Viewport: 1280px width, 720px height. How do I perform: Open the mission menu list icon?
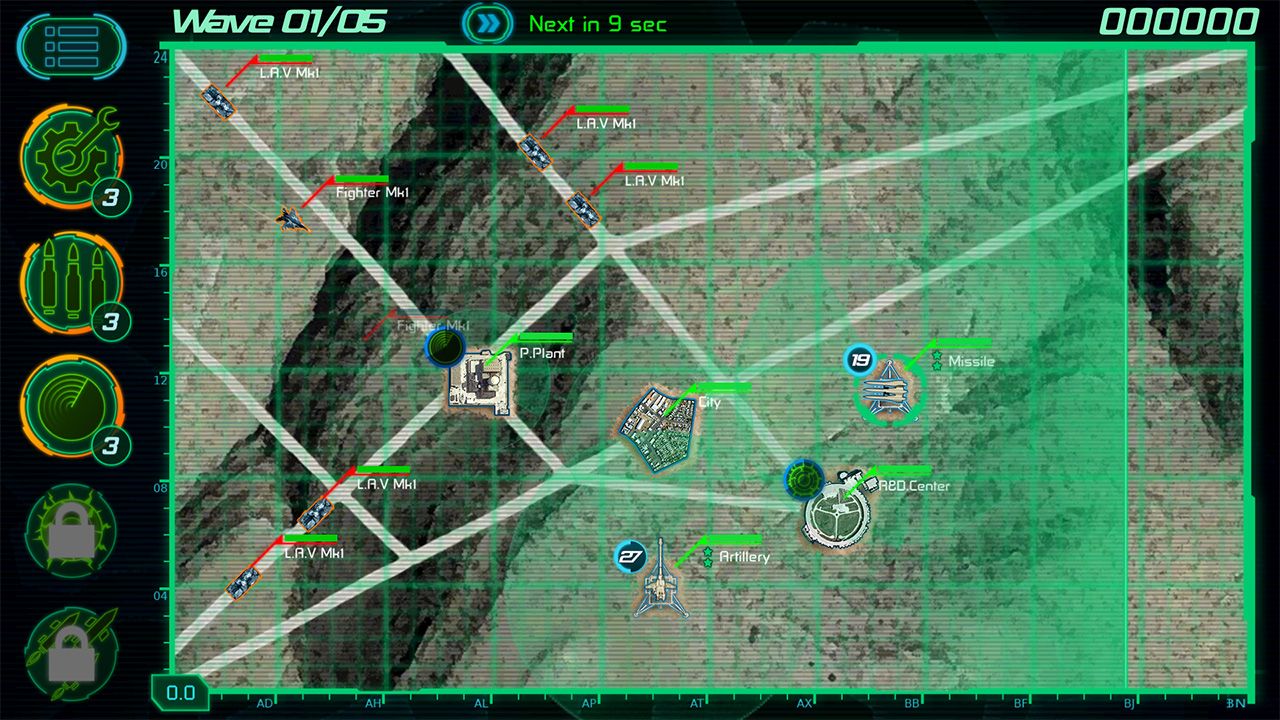[x=70, y=45]
